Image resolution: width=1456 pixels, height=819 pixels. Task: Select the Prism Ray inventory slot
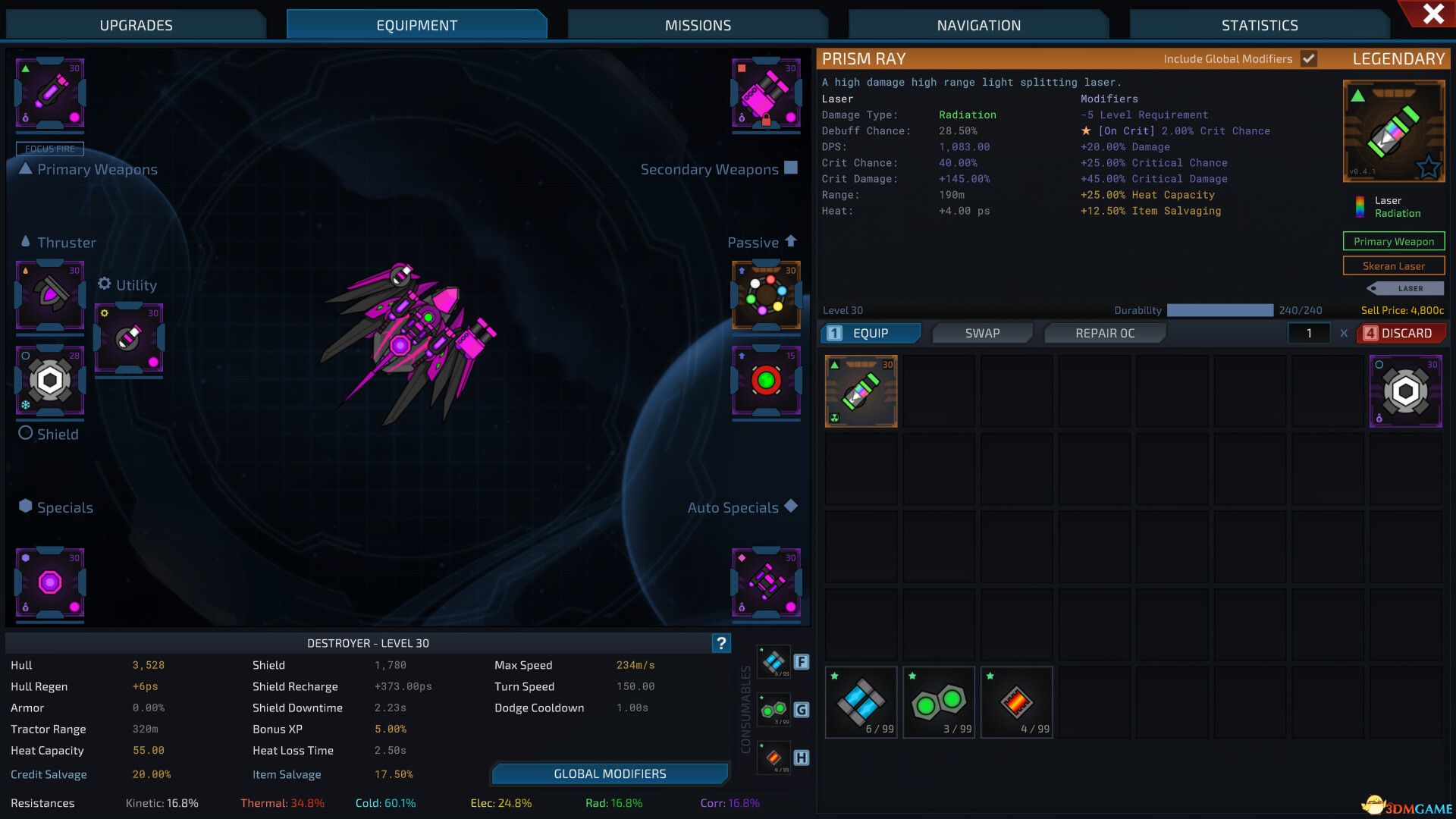pos(861,391)
